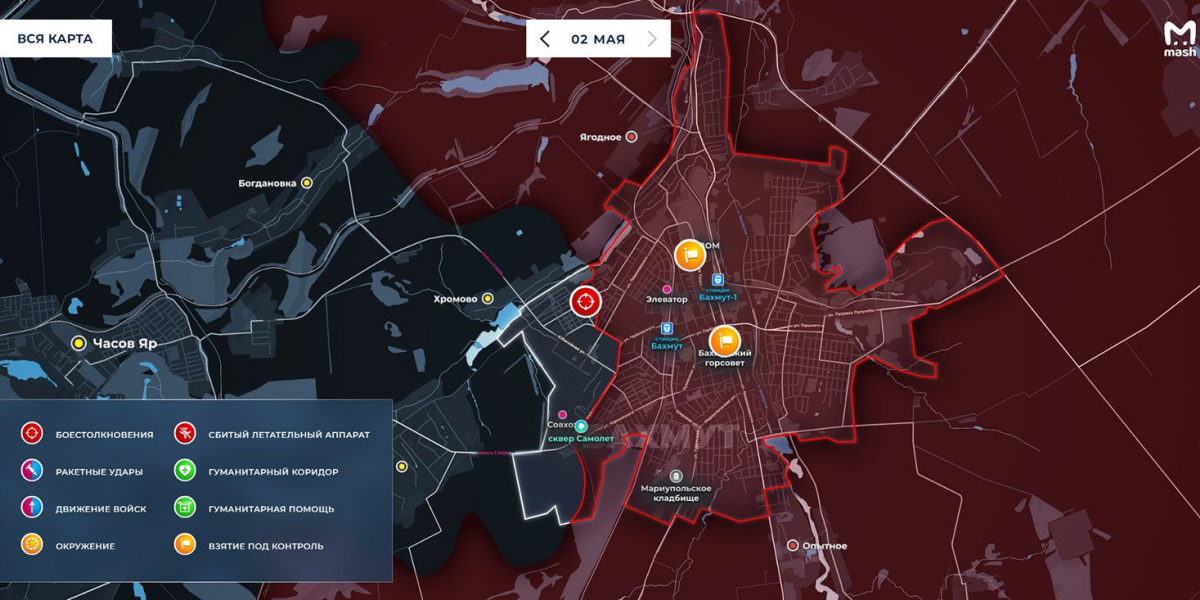Select the Часов Яр town marker
Screen dimensions: 1200x600
tap(79, 343)
